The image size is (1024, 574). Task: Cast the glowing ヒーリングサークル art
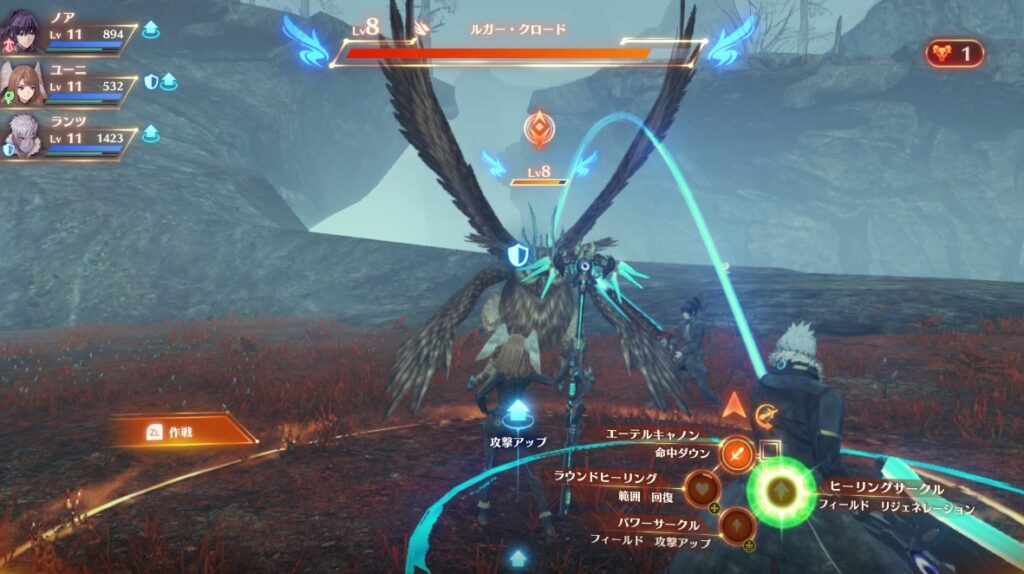(781, 490)
